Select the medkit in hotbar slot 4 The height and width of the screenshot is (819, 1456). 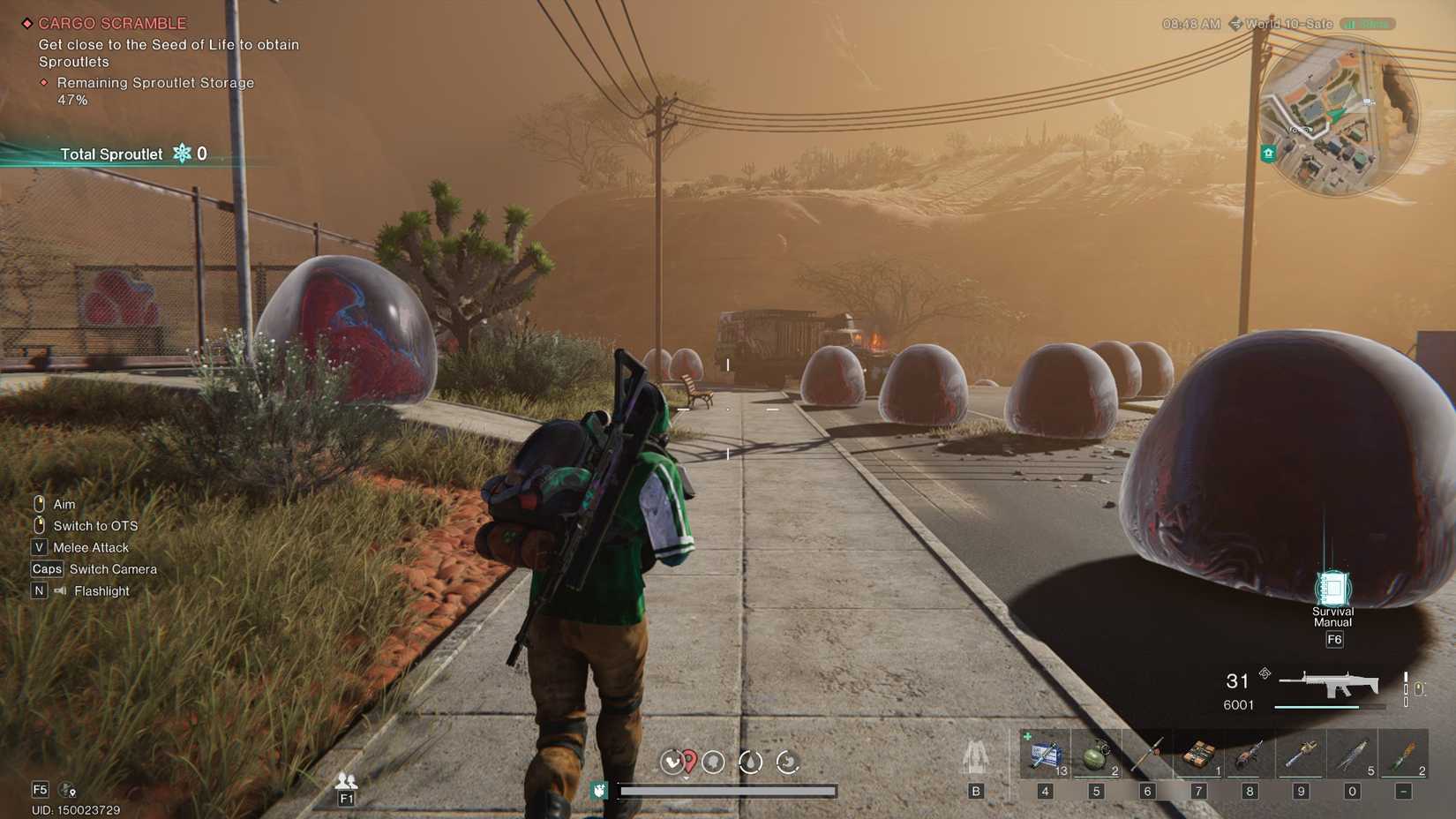coord(1046,755)
